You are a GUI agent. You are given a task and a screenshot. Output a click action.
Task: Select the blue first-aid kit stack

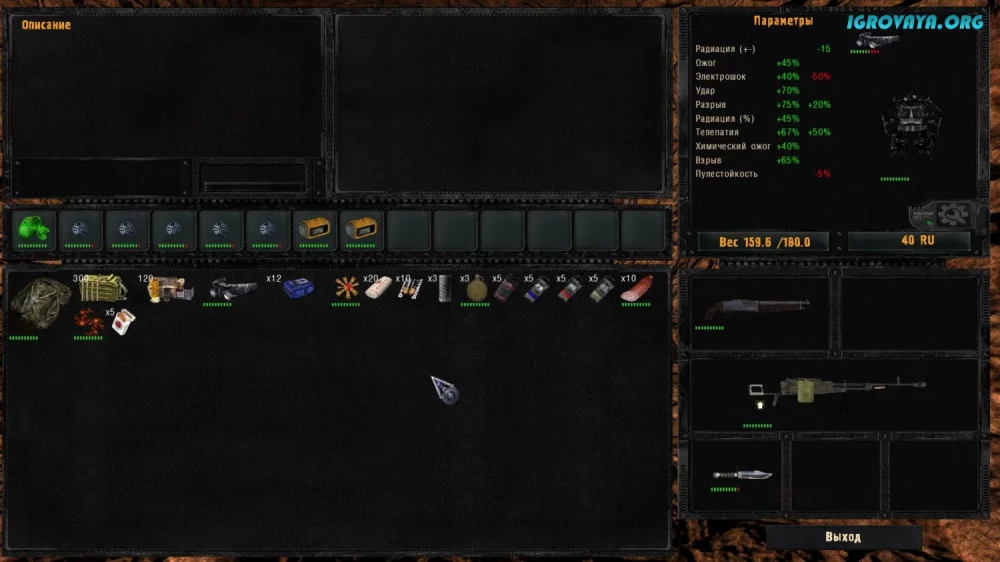pyautogui.click(x=297, y=289)
